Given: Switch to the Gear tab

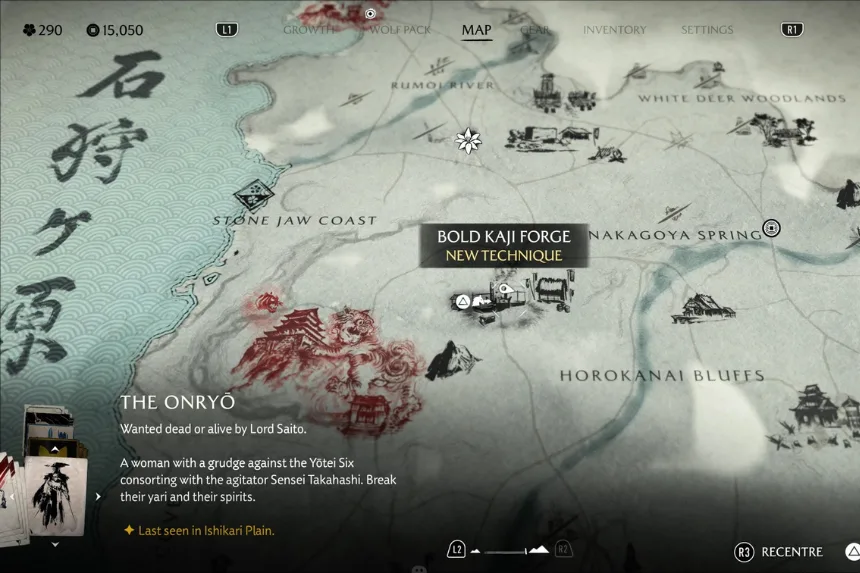Looking at the screenshot, I should tap(535, 30).
